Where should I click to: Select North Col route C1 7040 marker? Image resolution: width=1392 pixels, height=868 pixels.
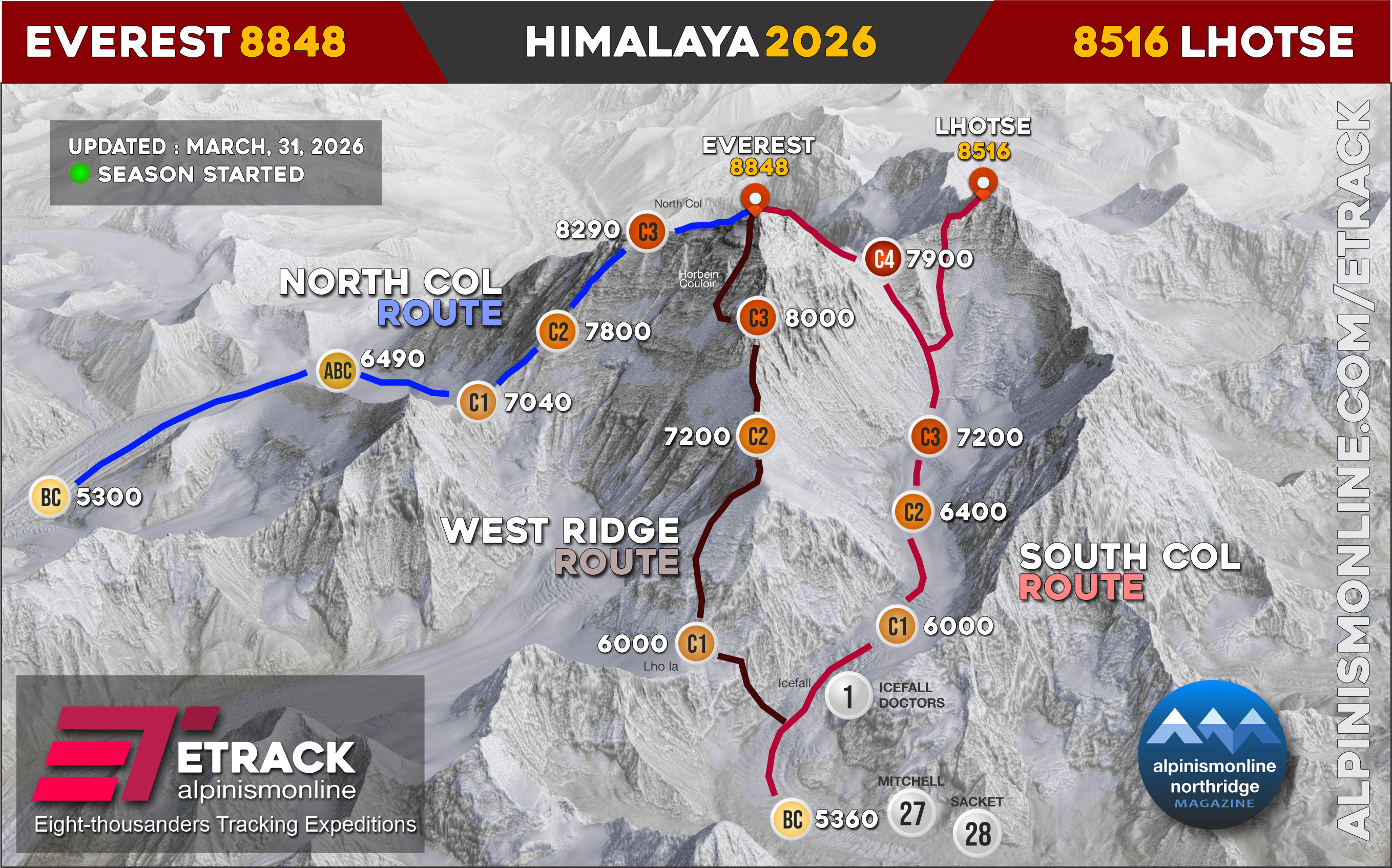477,402
